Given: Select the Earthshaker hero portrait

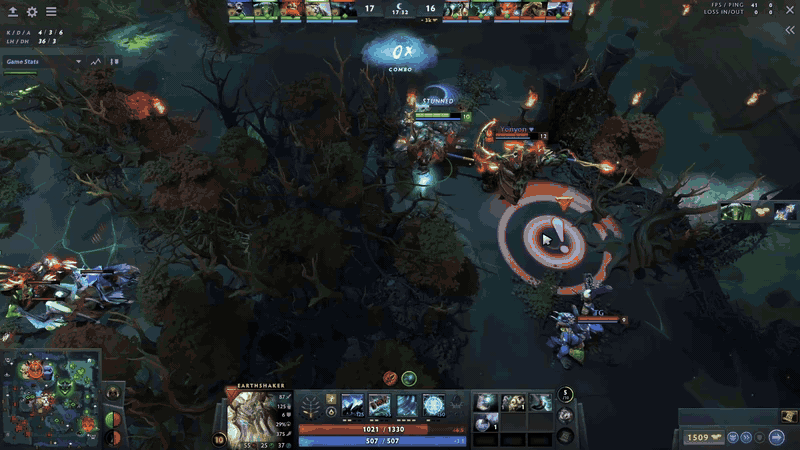Looking at the screenshot, I should (253, 415).
